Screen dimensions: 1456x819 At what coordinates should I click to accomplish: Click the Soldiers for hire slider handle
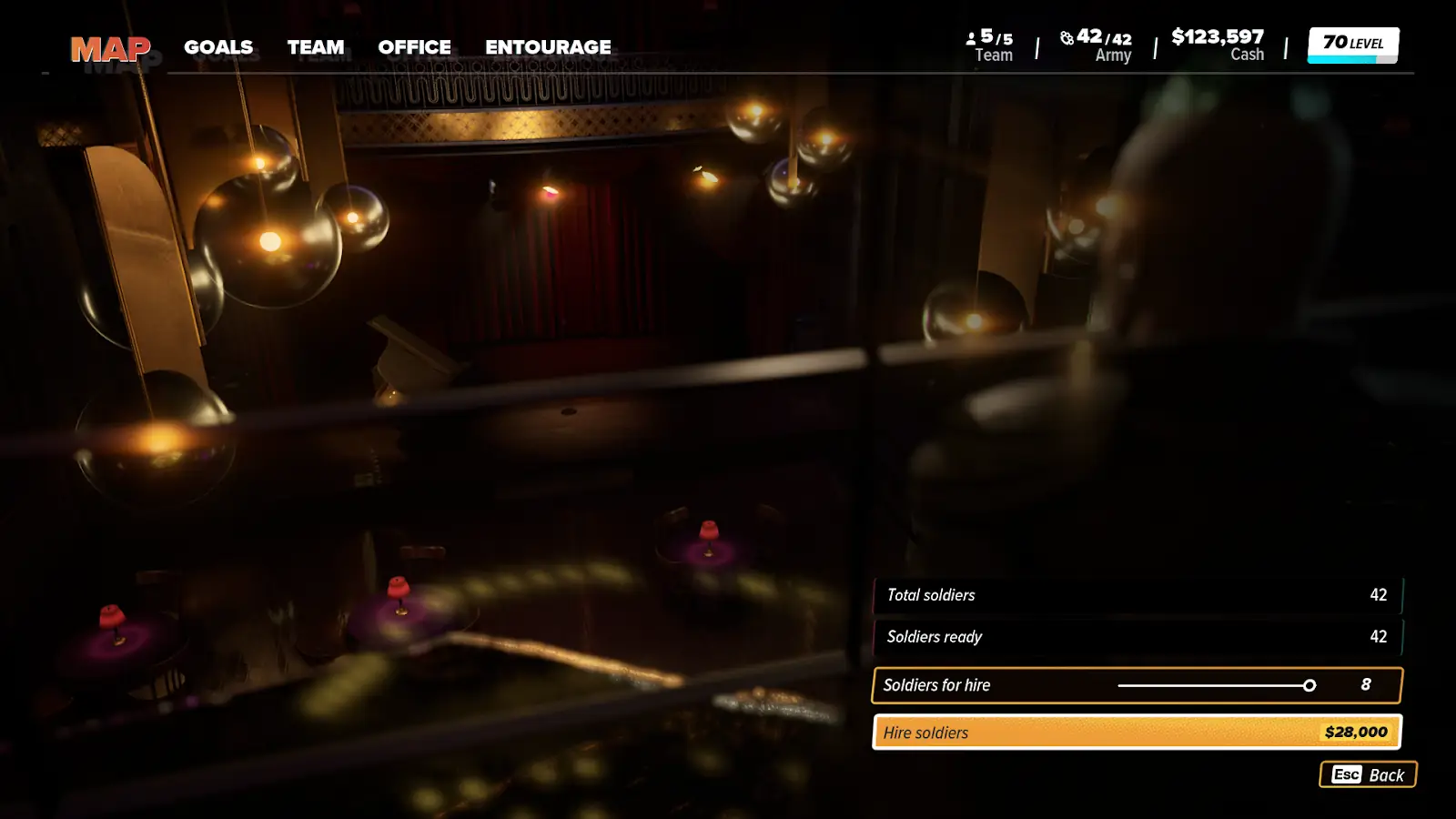click(x=1309, y=685)
